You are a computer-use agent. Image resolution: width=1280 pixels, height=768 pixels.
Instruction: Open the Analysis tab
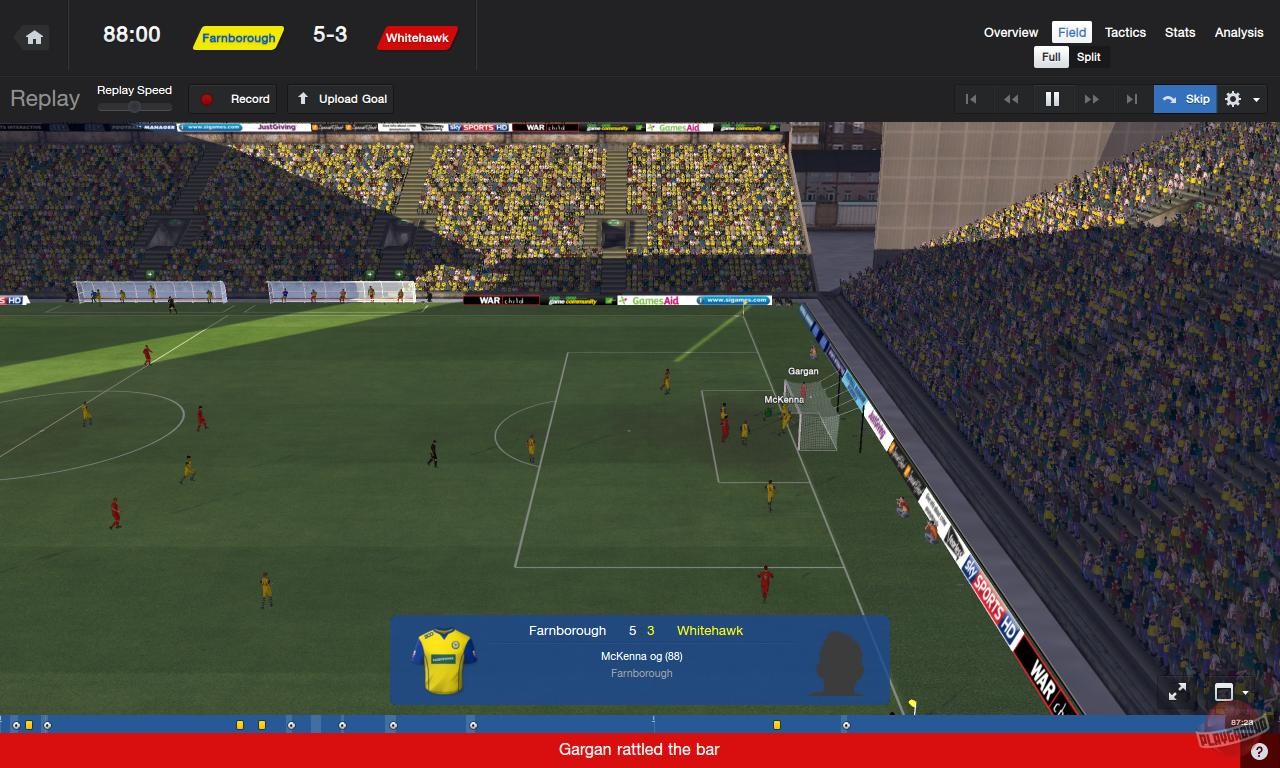tap(1238, 32)
